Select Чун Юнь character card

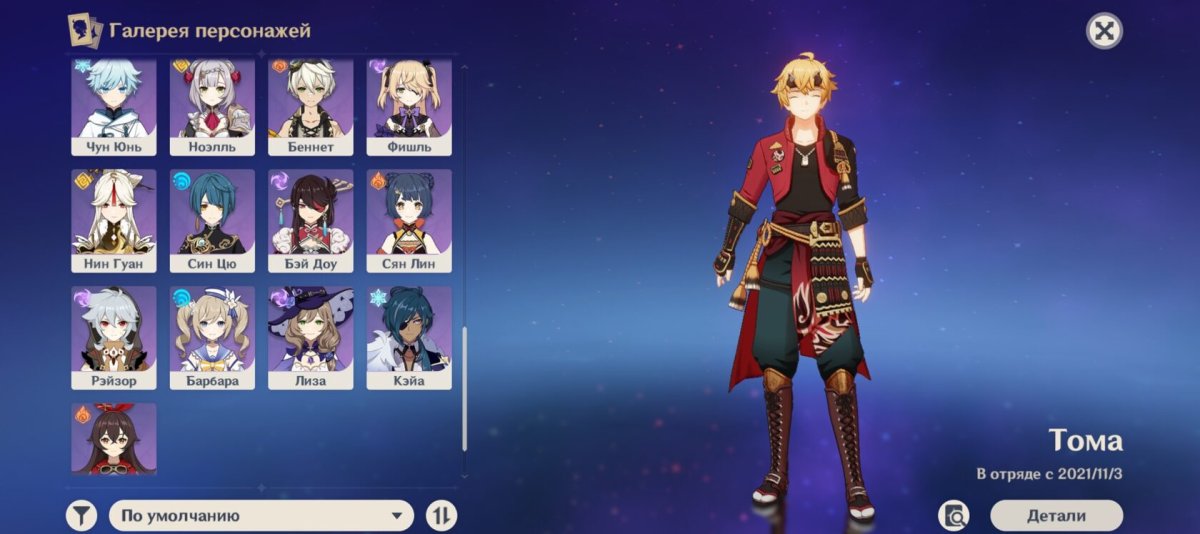coord(114,106)
